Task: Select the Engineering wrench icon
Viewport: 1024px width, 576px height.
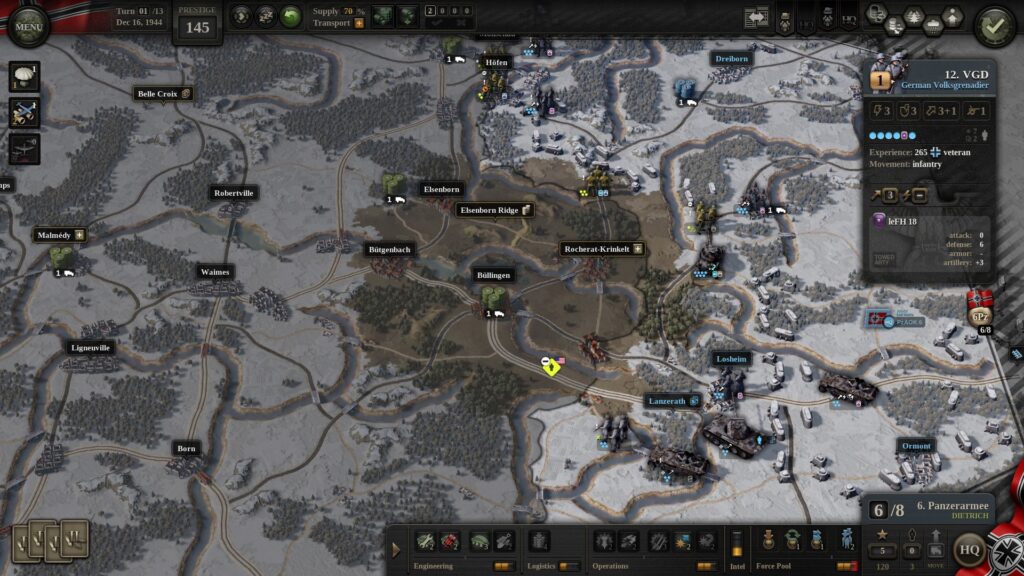Action: (x=425, y=541)
